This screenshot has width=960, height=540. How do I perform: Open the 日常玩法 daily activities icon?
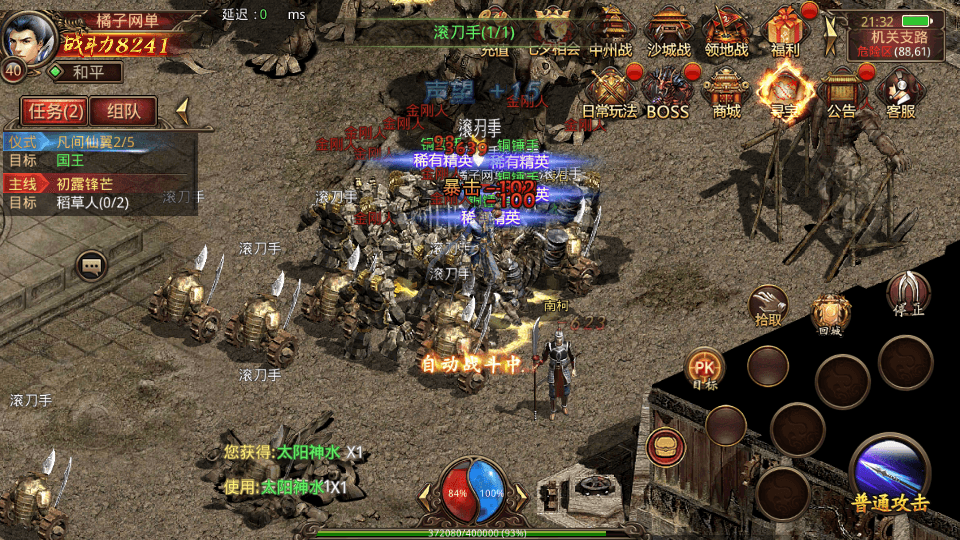pyautogui.click(x=609, y=91)
